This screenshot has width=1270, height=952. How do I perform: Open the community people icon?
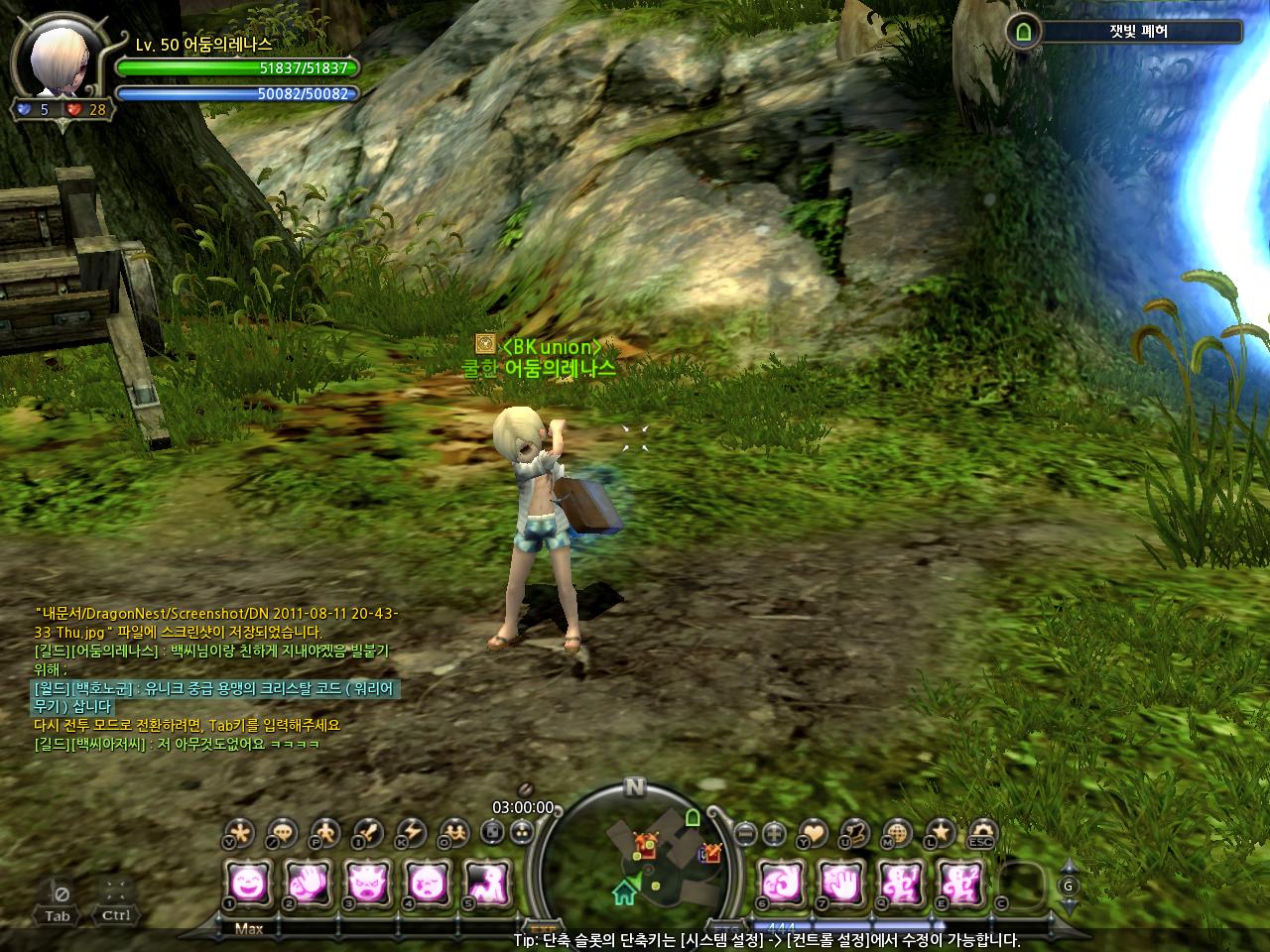pyautogui.click(x=454, y=832)
